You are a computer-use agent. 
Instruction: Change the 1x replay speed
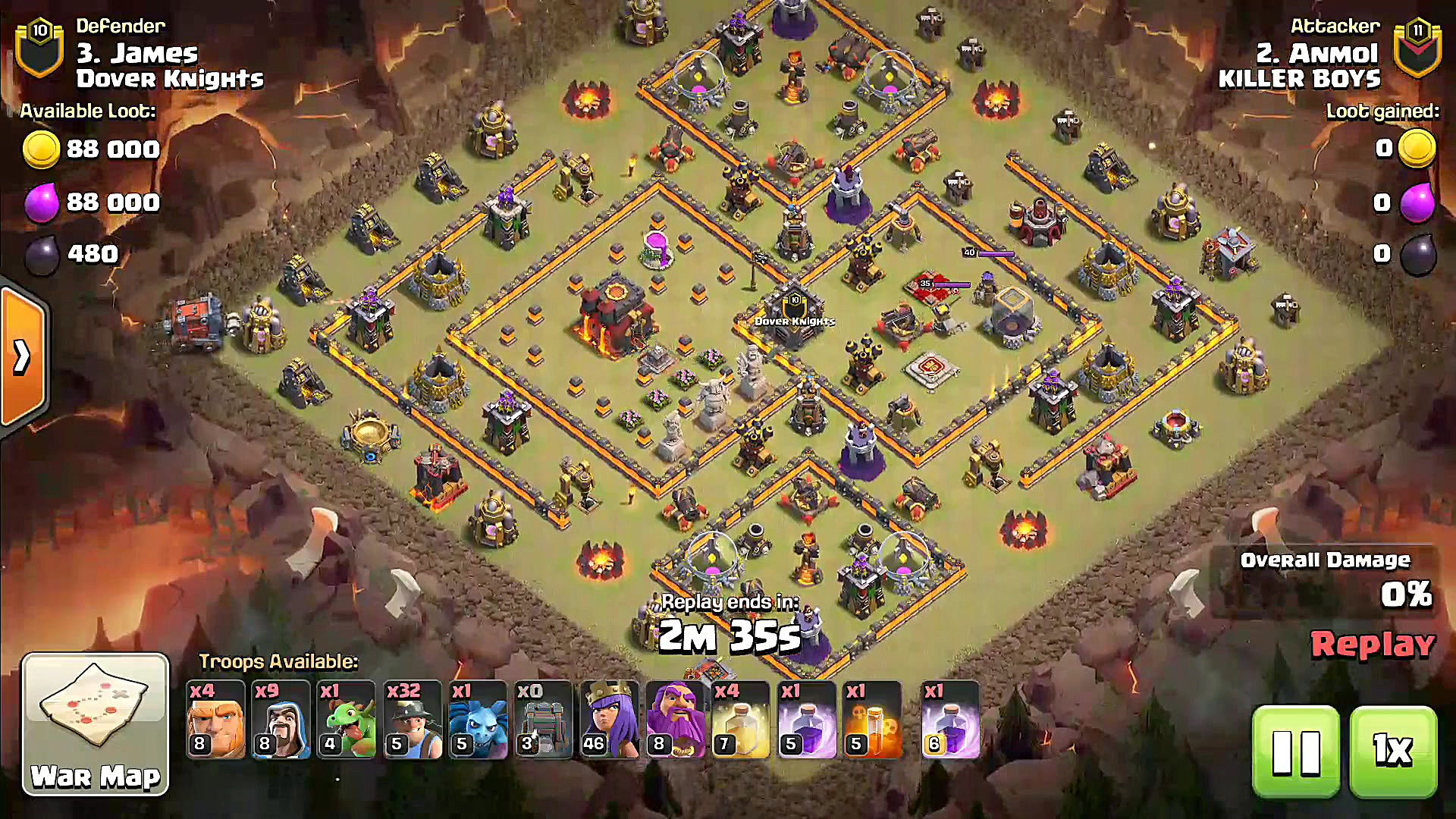[x=1393, y=752]
